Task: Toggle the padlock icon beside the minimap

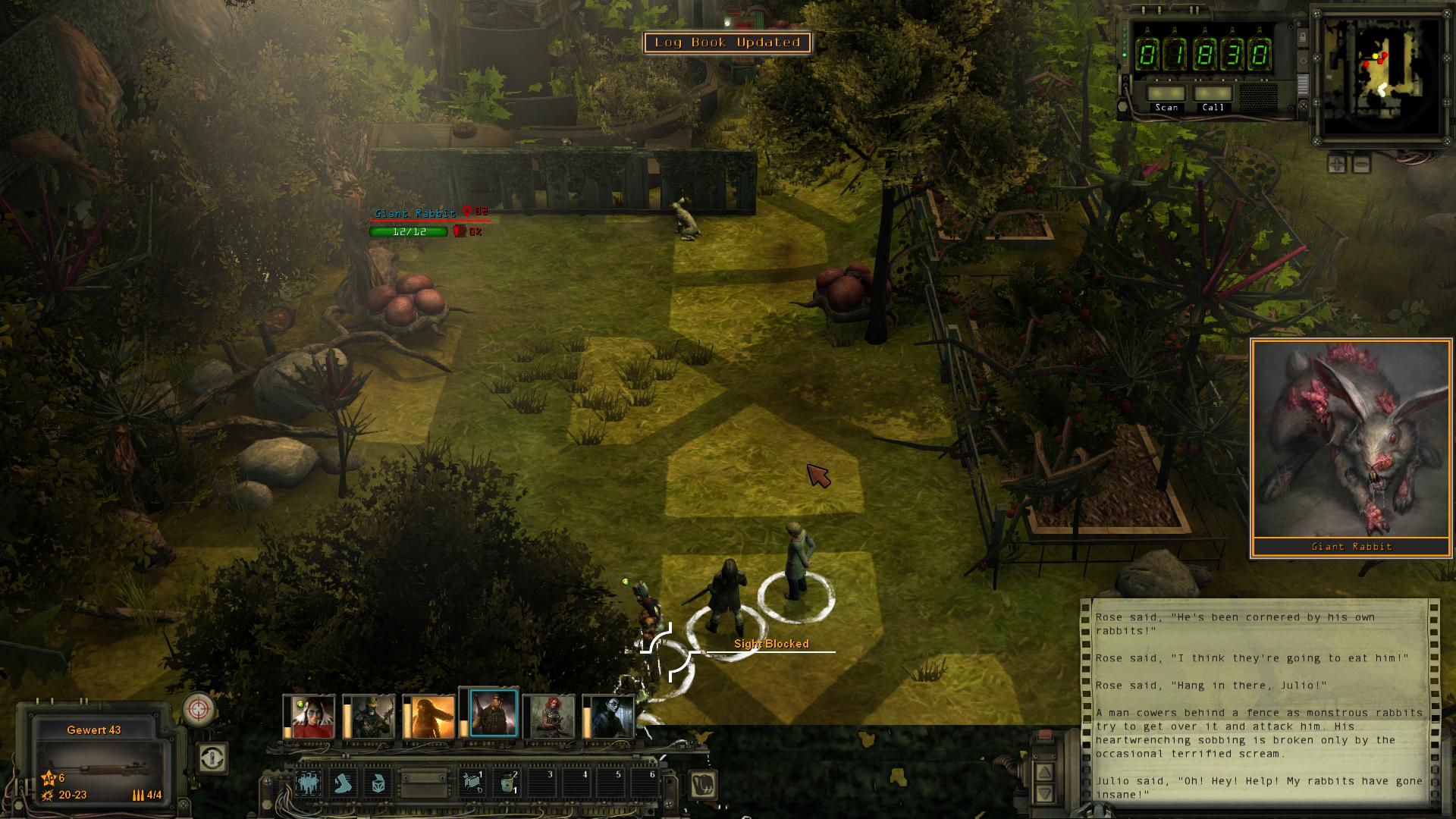Action: click(x=1303, y=38)
